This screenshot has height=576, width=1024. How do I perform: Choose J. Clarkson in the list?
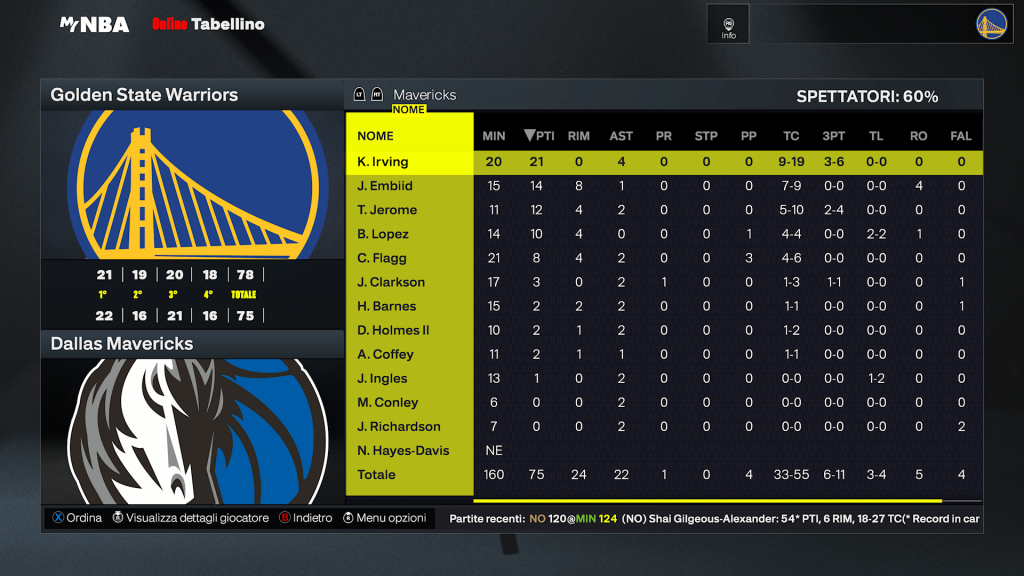391,282
